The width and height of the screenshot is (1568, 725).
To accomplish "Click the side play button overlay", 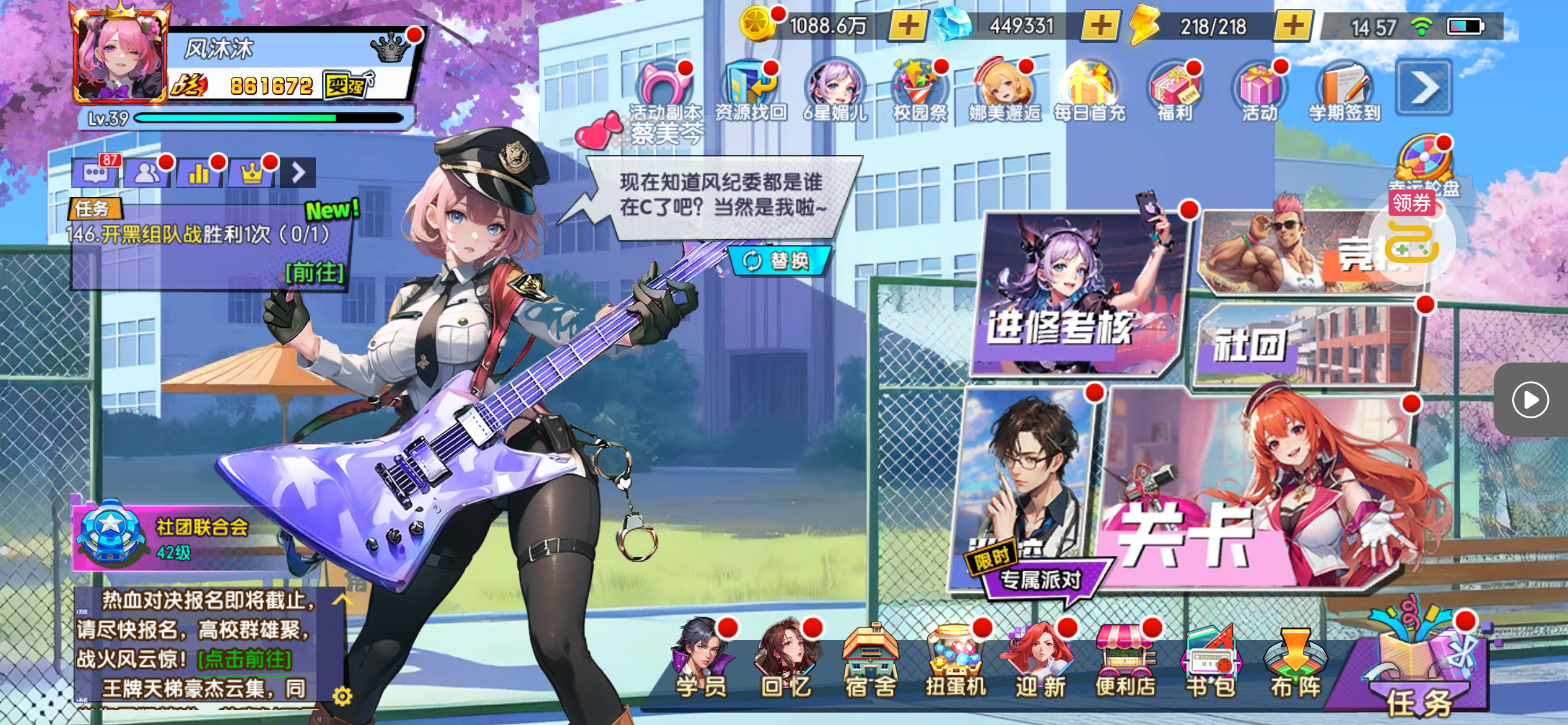I will [x=1530, y=400].
